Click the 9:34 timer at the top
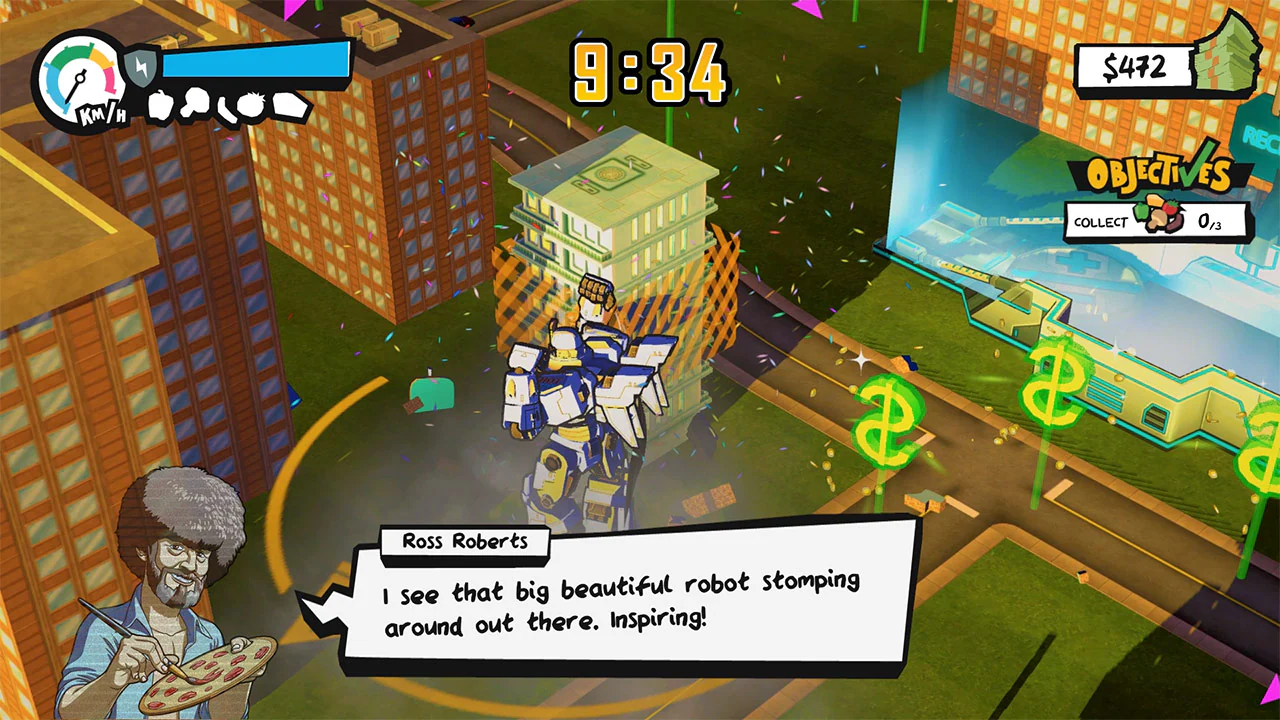1280x720 pixels. click(650, 70)
